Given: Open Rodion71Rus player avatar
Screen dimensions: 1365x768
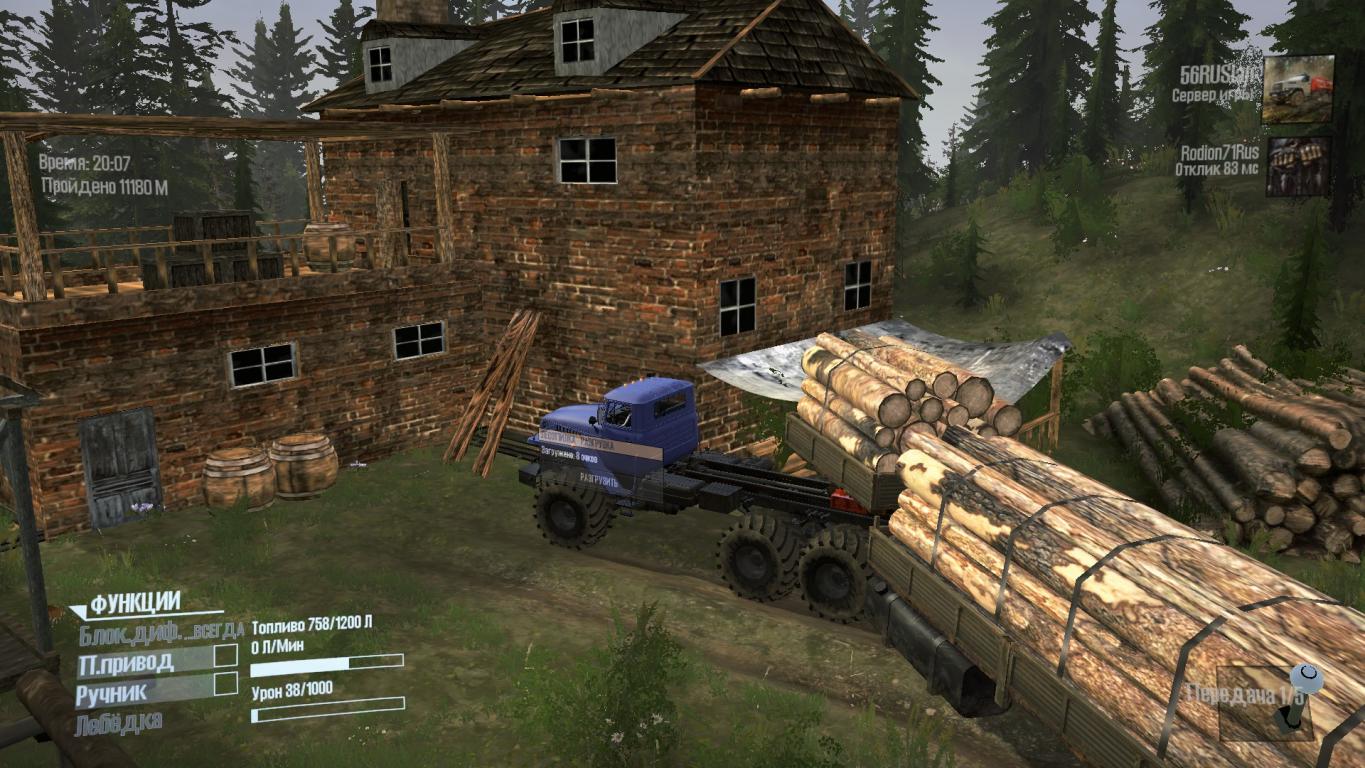Looking at the screenshot, I should coord(1298,166).
